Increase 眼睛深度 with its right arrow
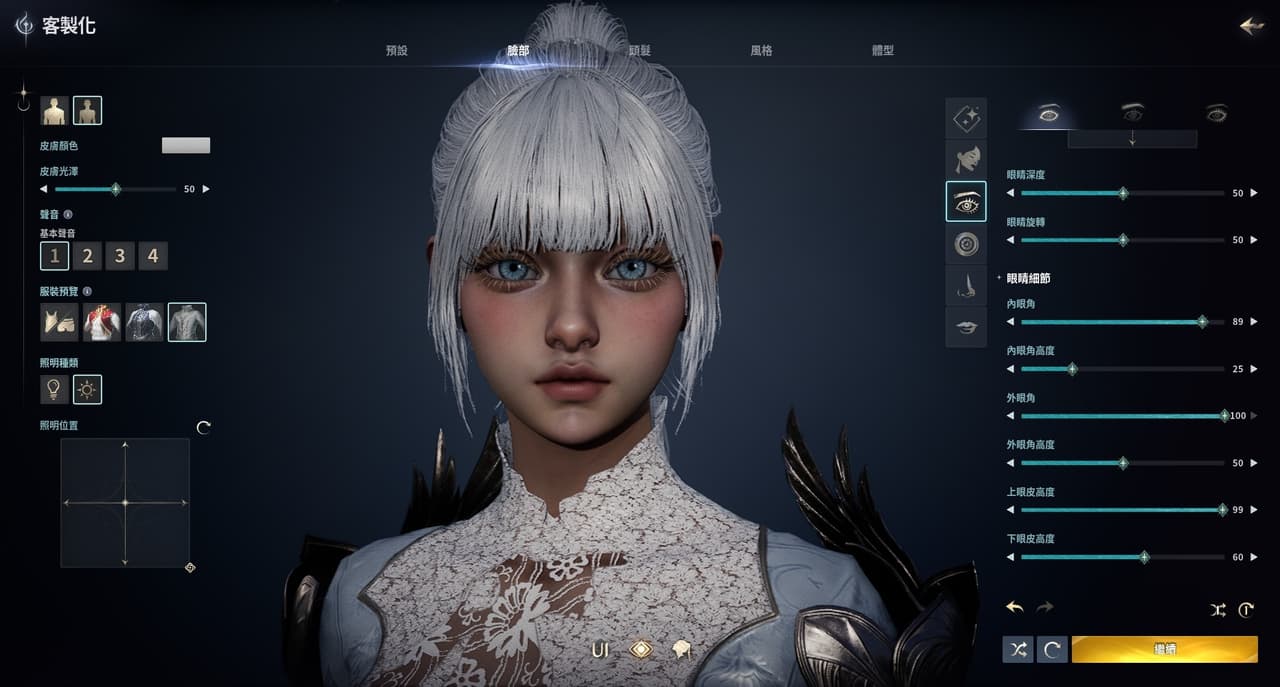 coord(1254,193)
